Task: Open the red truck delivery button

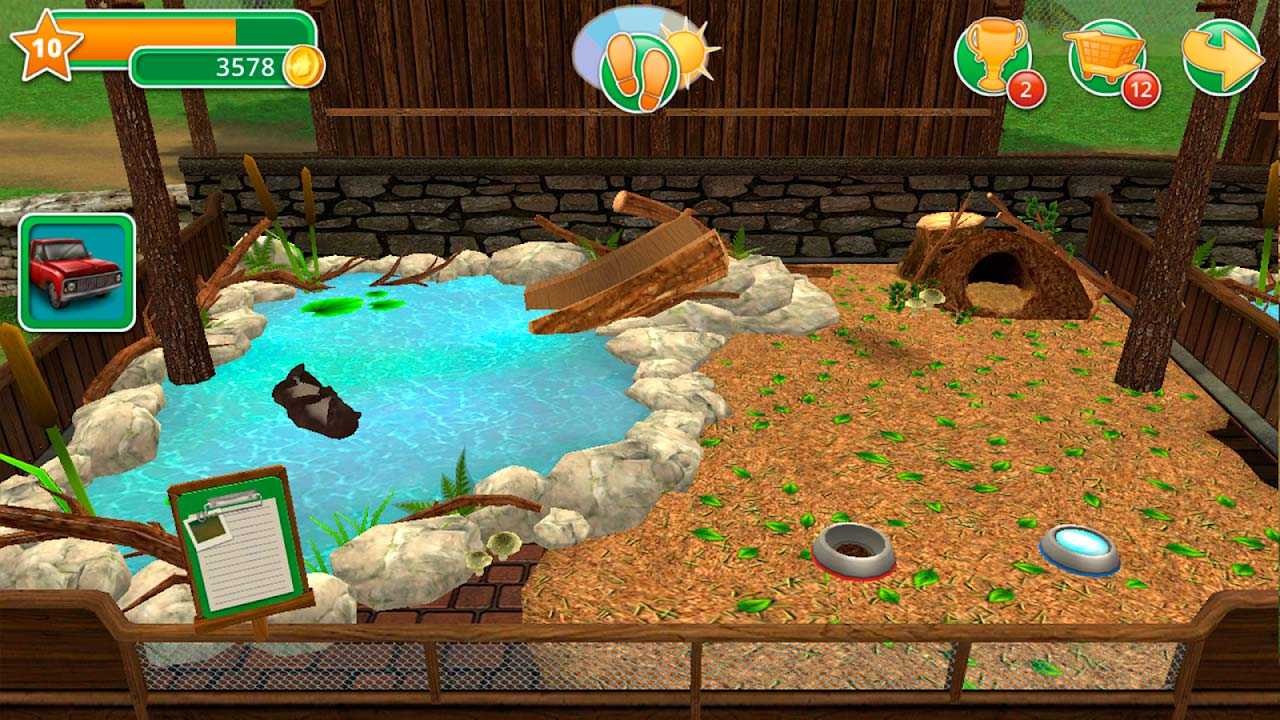Action: click(77, 272)
